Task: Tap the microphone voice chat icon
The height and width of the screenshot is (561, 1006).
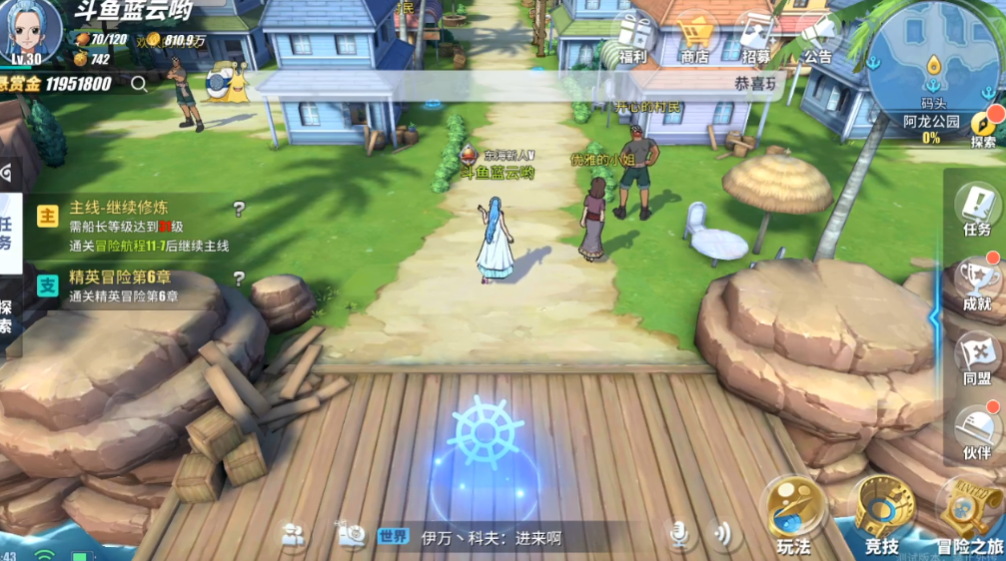Action: 679,536
